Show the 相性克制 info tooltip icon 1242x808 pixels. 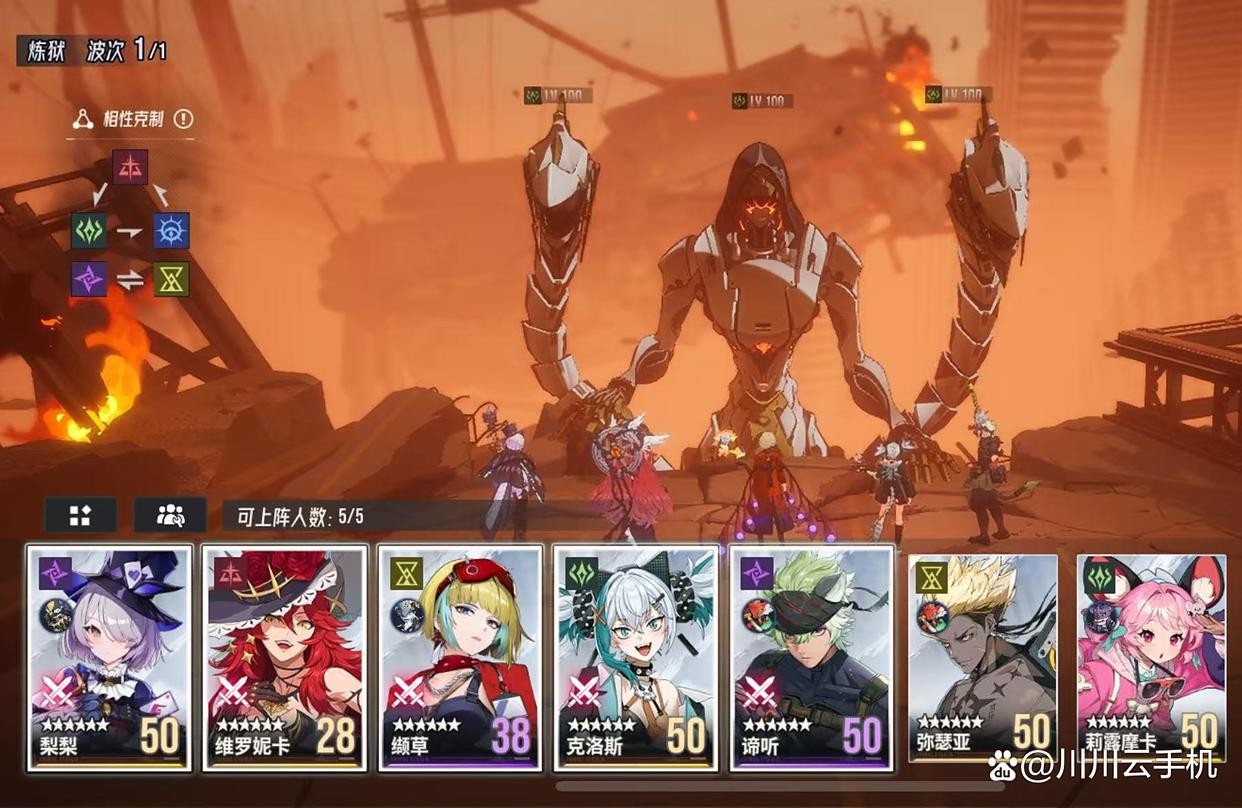tap(183, 119)
